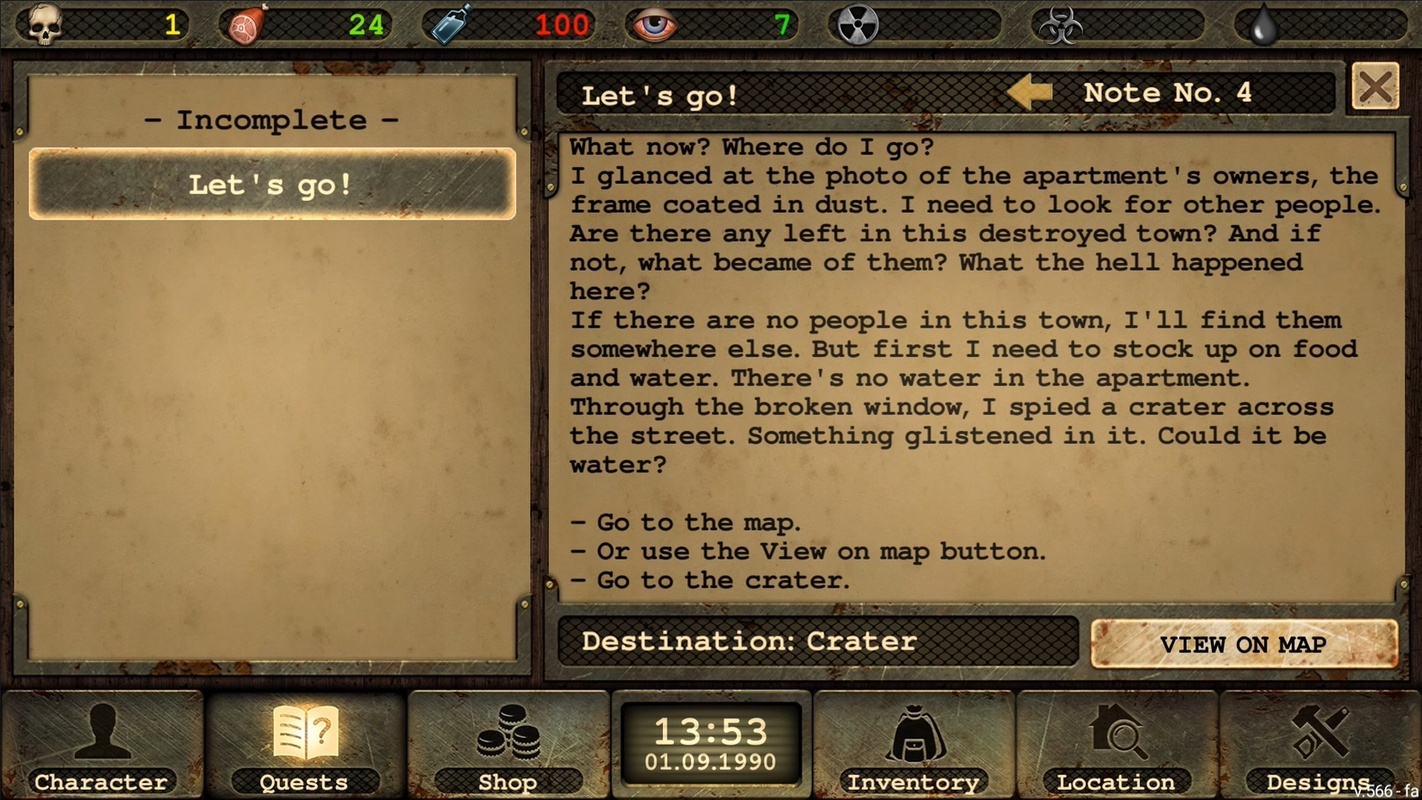Click the View on Map button
Screen dimensions: 1422x800
(x=1243, y=644)
